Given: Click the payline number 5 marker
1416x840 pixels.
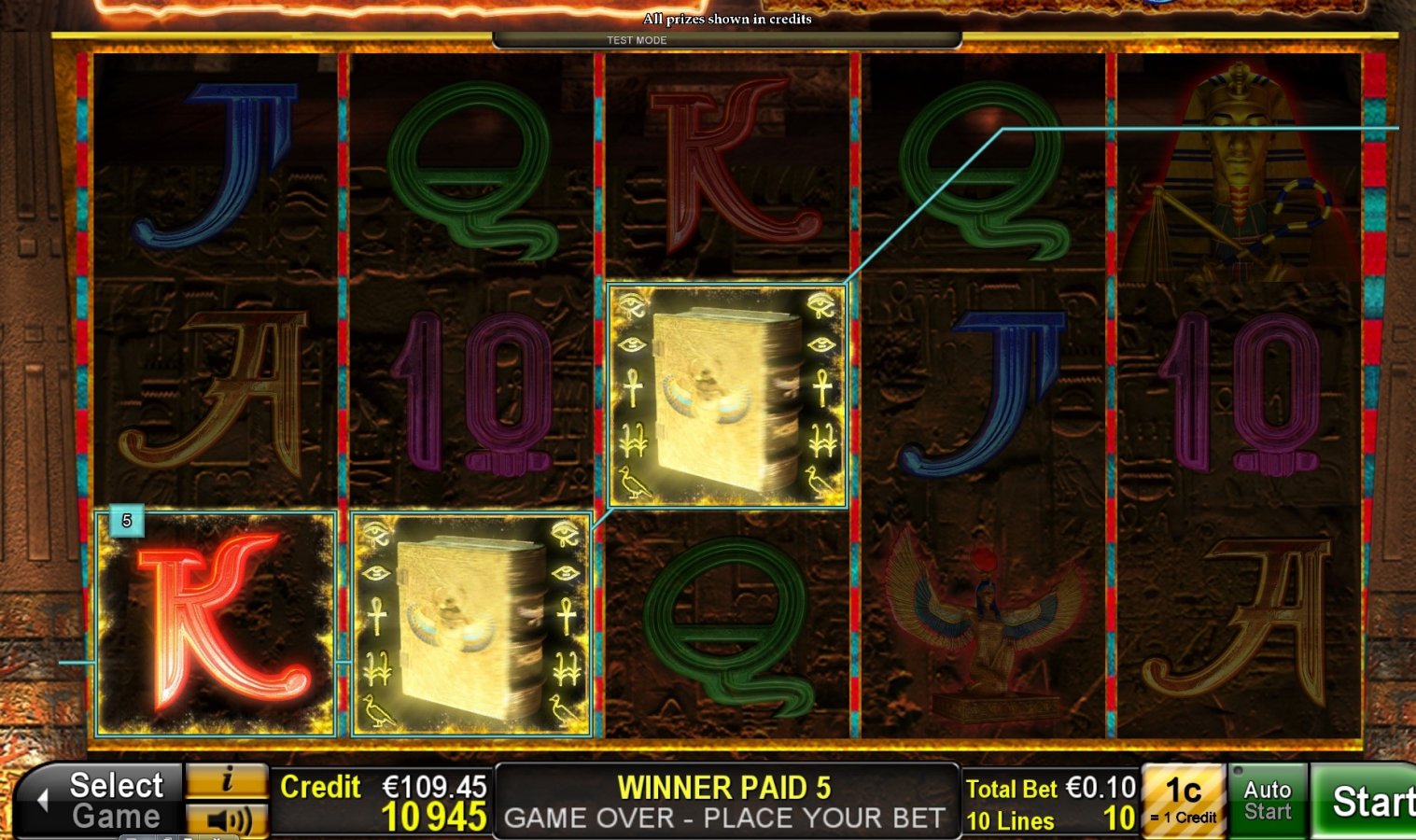Looking at the screenshot, I should [x=127, y=521].
